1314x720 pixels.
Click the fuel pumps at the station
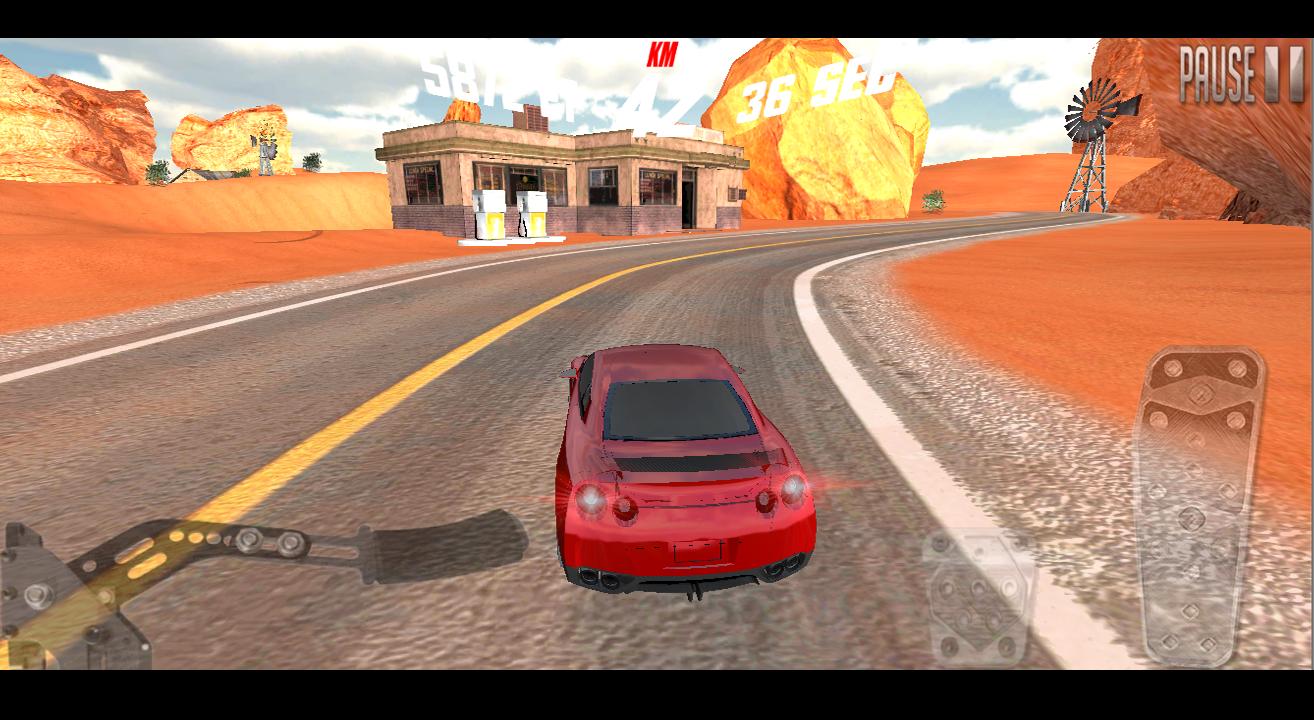[510, 215]
